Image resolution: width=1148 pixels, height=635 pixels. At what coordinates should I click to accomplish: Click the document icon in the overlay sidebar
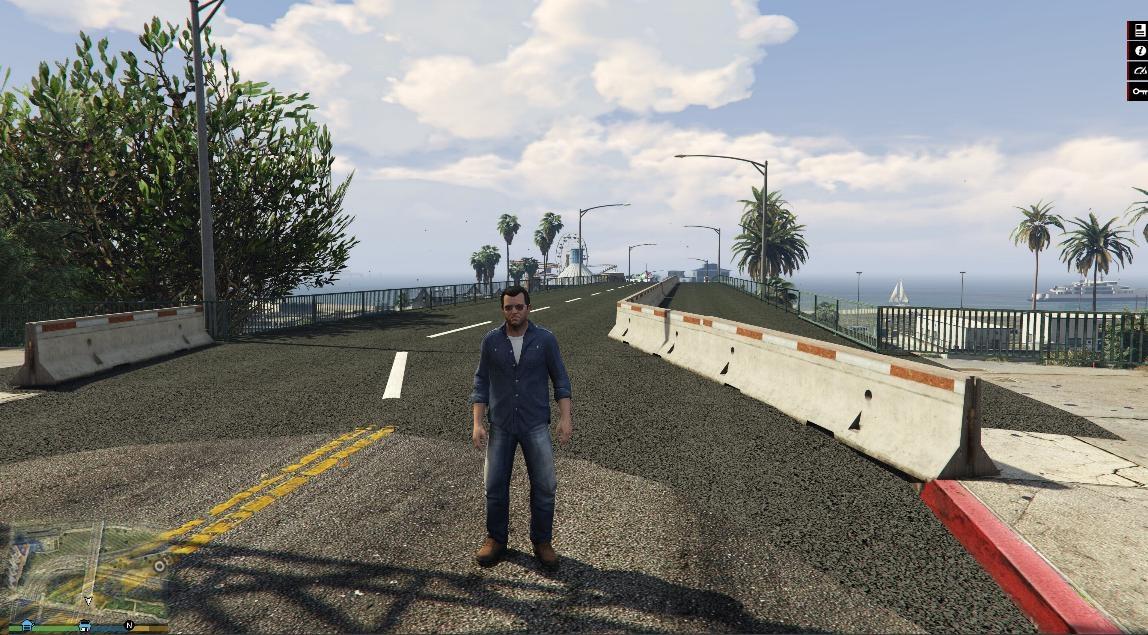(x=1139, y=31)
